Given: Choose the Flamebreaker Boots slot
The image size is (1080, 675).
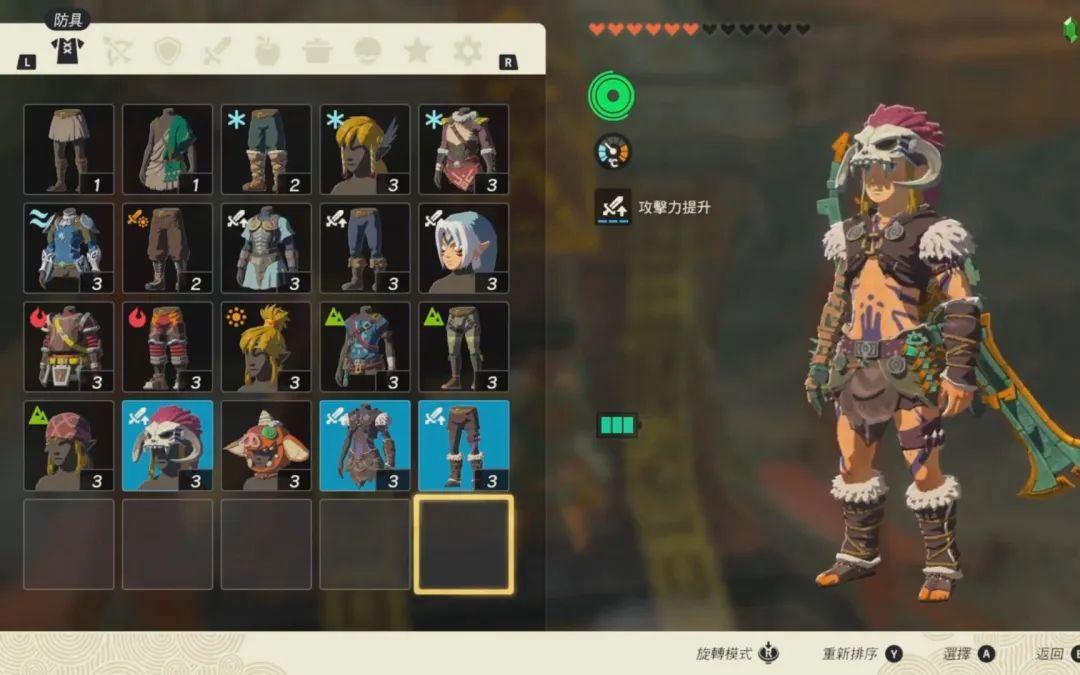Looking at the screenshot, I should (168, 347).
